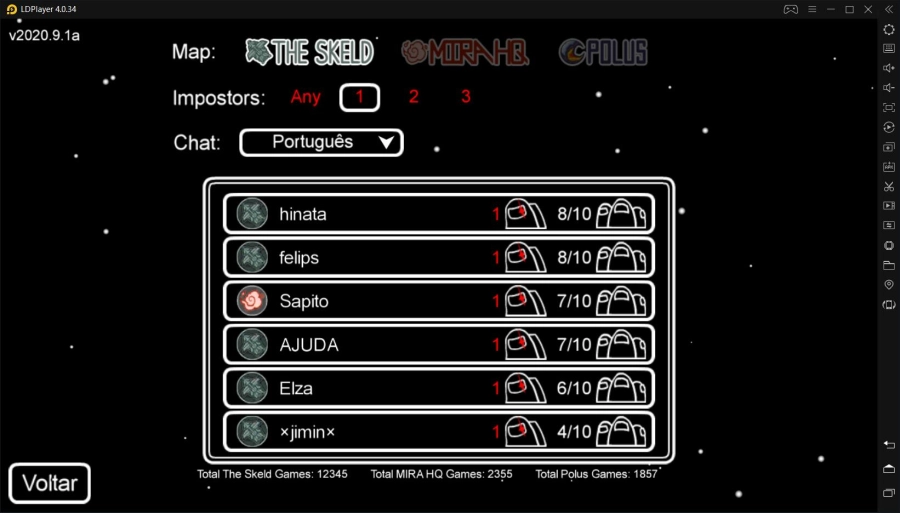Join hinata's game lobby

click(x=439, y=214)
